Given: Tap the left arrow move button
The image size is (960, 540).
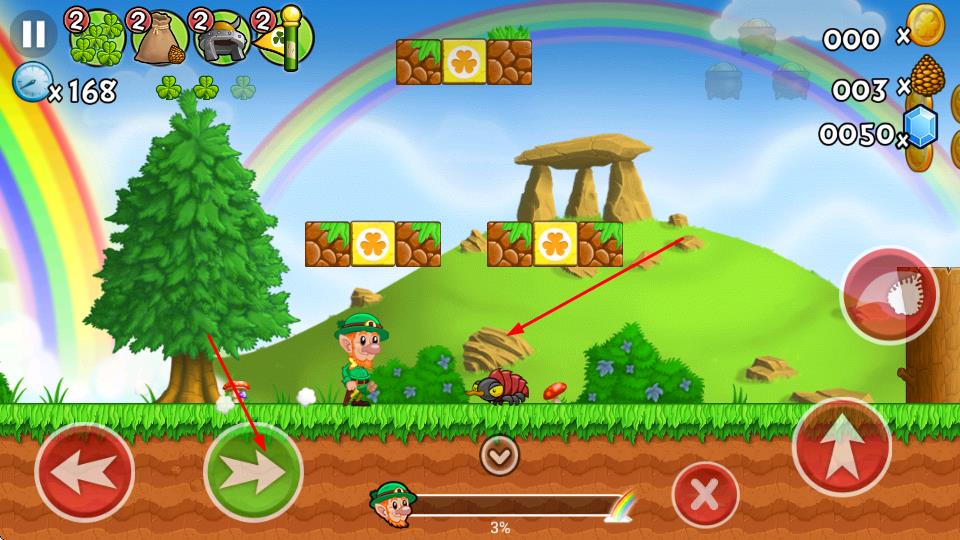Looking at the screenshot, I should [84, 472].
